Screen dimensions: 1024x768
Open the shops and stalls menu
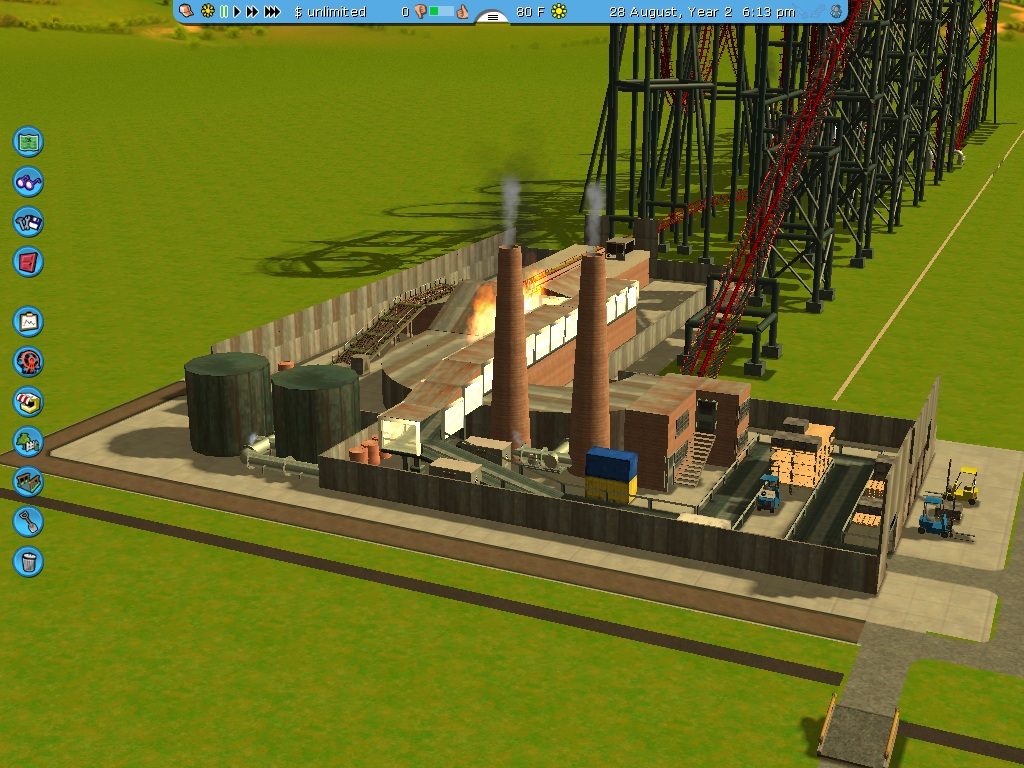(x=28, y=401)
